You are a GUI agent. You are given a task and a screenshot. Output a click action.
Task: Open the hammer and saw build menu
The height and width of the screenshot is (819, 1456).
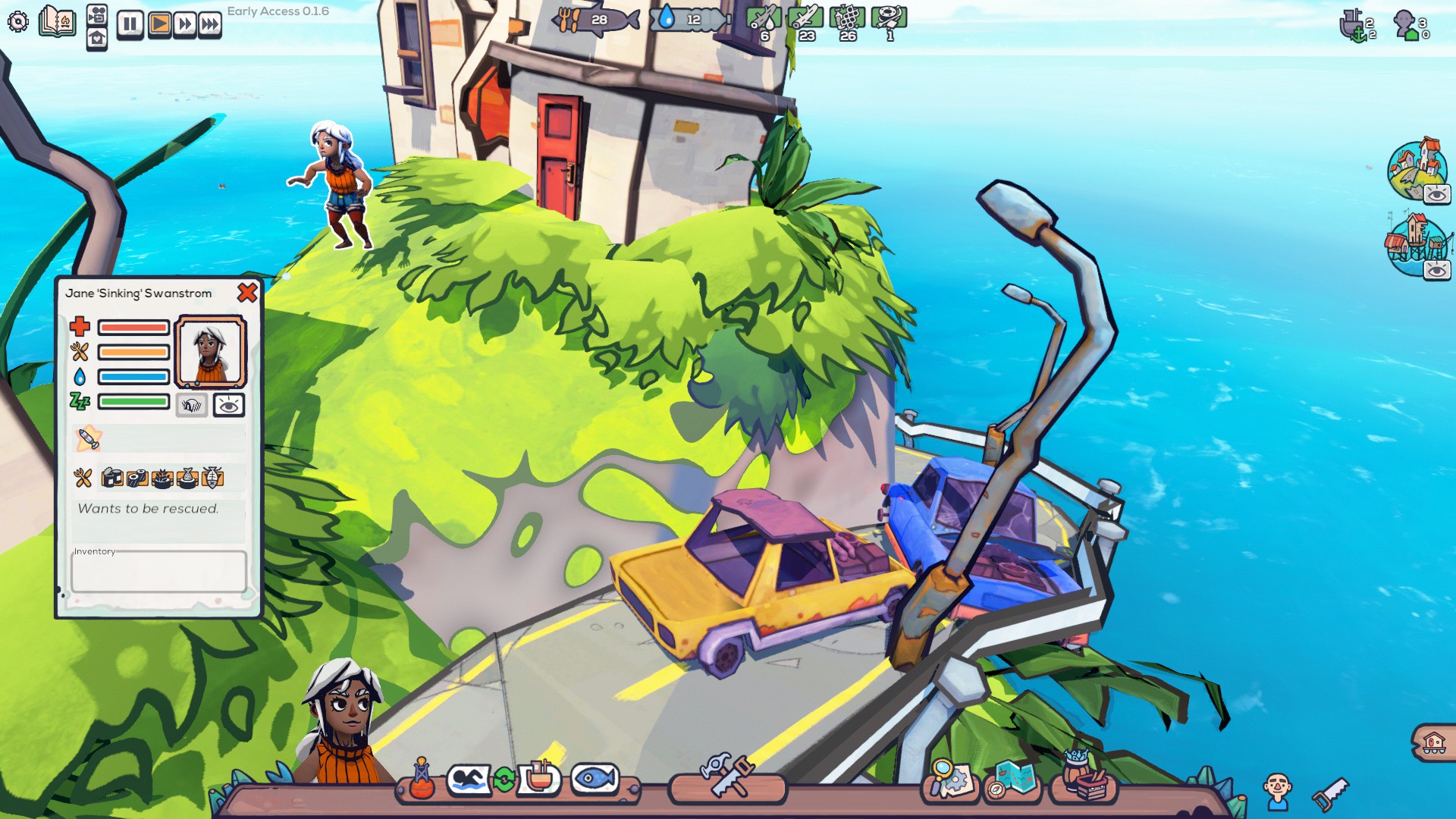727,777
